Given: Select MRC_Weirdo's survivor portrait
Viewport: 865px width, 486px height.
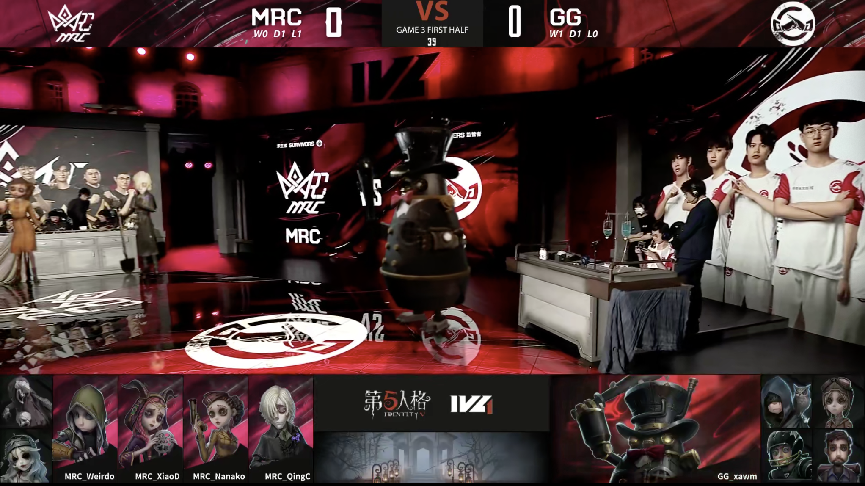Looking at the screenshot, I should (85, 420).
